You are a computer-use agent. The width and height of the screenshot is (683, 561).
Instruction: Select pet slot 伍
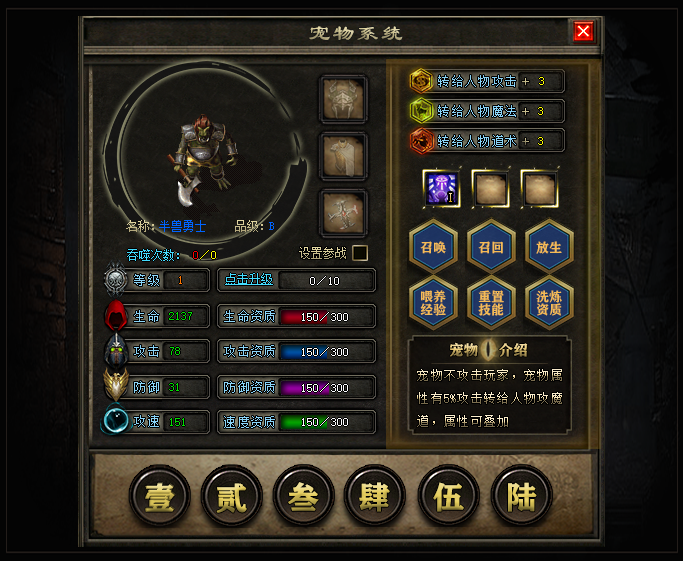point(448,496)
